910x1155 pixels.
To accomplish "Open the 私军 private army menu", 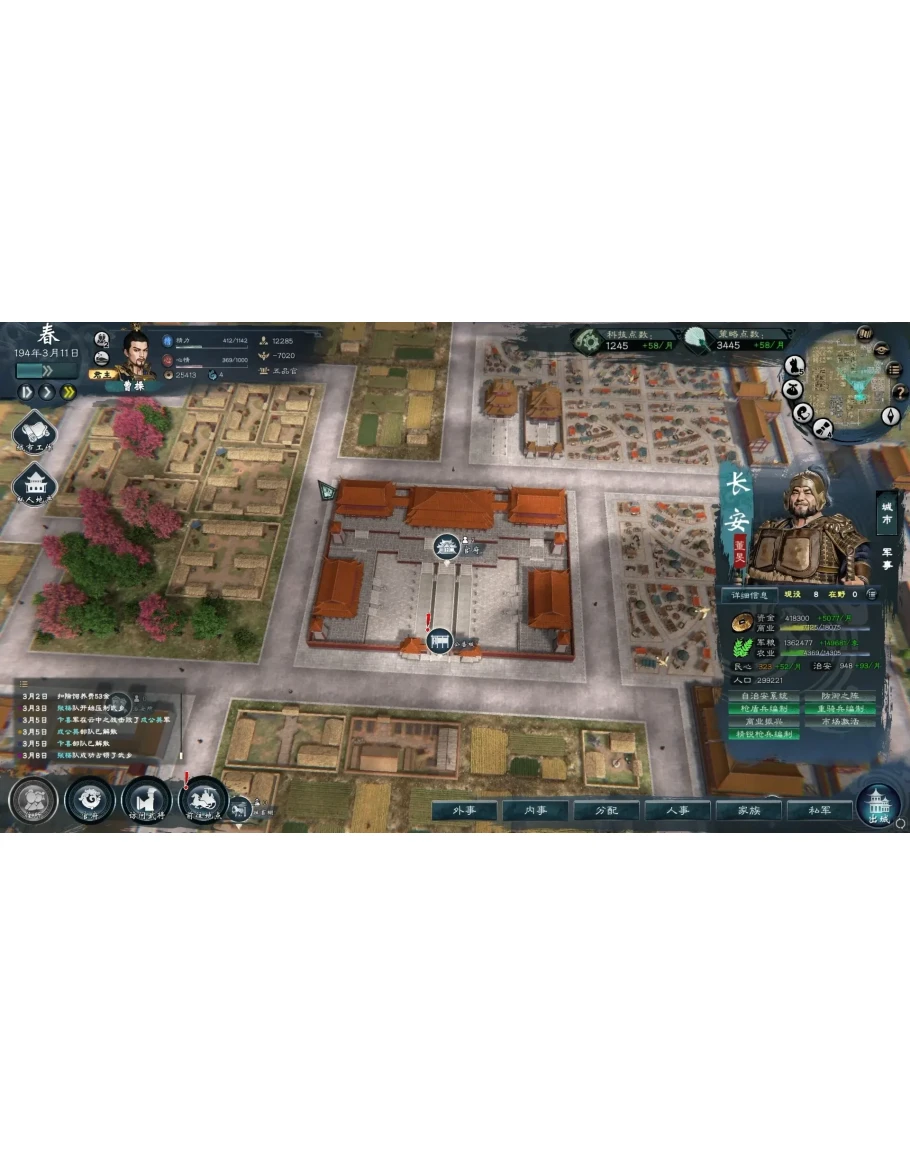I will click(819, 810).
